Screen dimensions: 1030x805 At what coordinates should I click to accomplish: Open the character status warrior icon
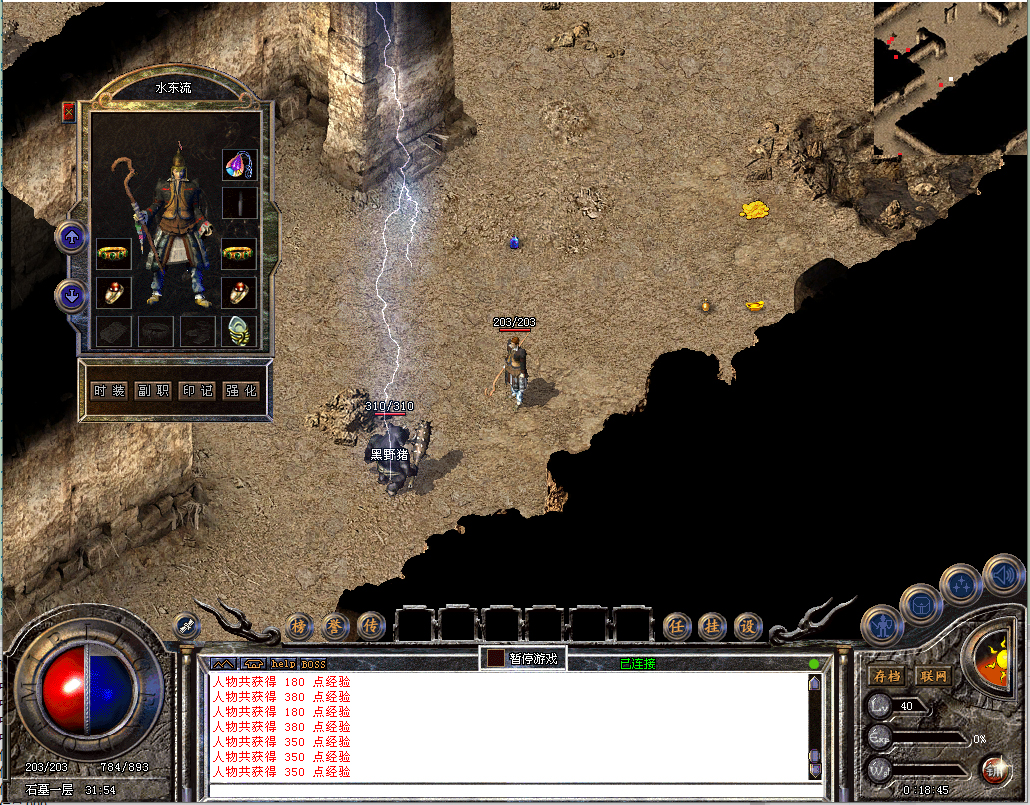click(x=881, y=626)
